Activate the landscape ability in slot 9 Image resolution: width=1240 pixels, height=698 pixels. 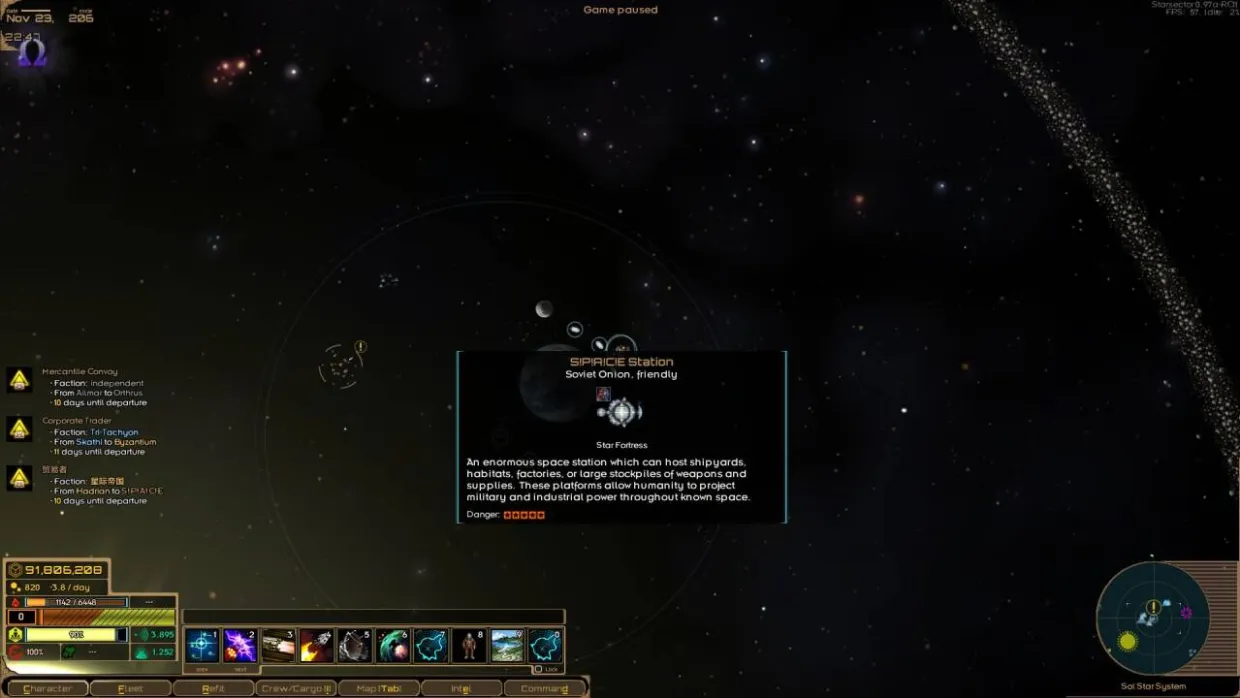coord(507,646)
